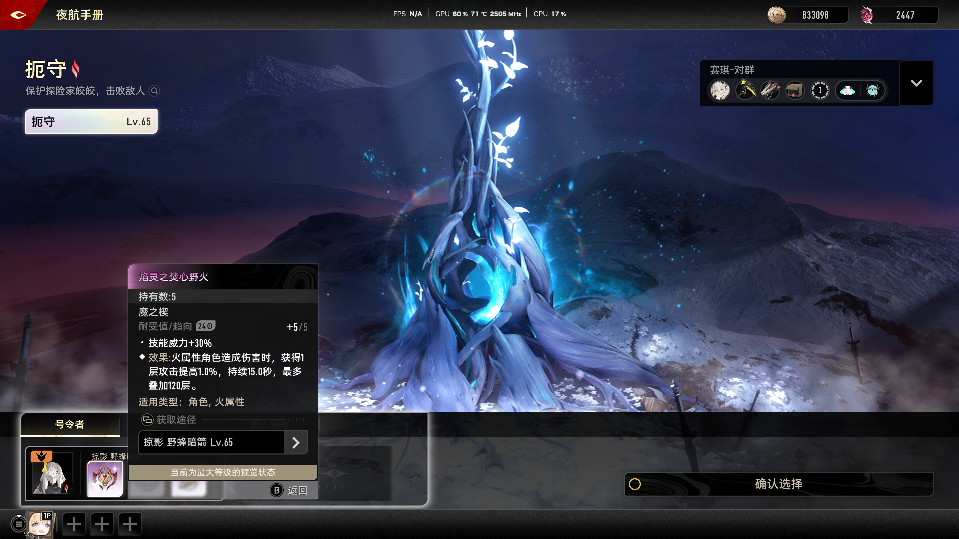Click the gold coin currency icon
Image resolution: width=959 pixels, height=539 pixels.
coord(777,15)
